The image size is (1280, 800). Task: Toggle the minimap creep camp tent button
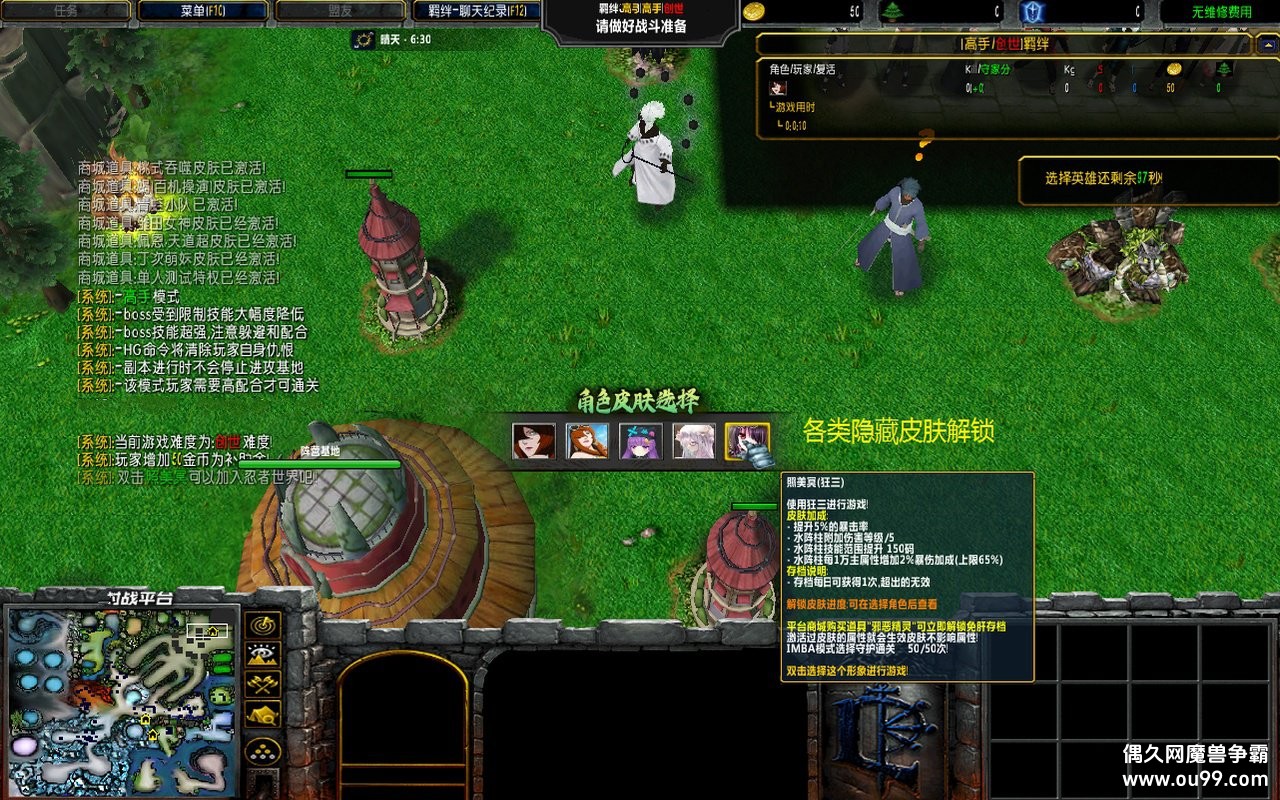pyautogui.click(x=263, y=715)
